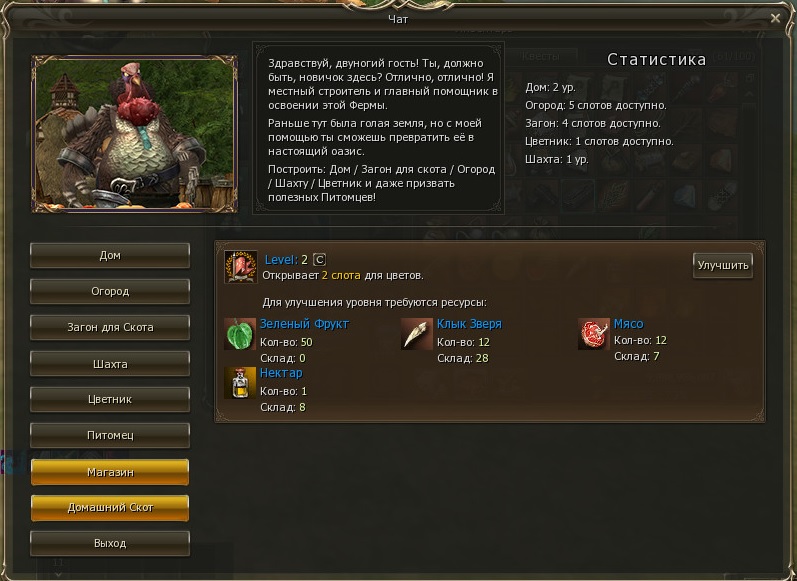The height and width of the screenshot is (581, 797).
Task: Open the Питомец menu
Action: coord(110,435)
